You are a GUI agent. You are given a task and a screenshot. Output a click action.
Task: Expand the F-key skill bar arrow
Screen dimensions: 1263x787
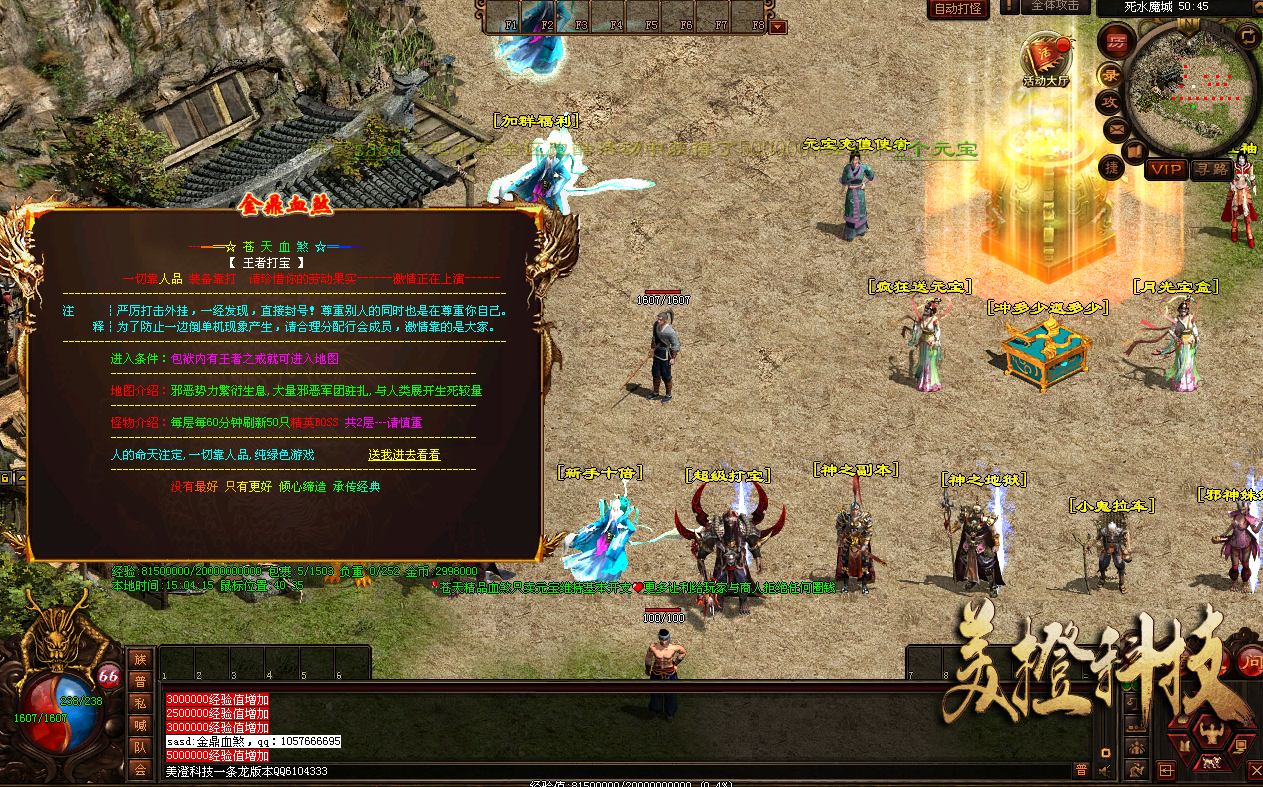(x=778, y=27)
